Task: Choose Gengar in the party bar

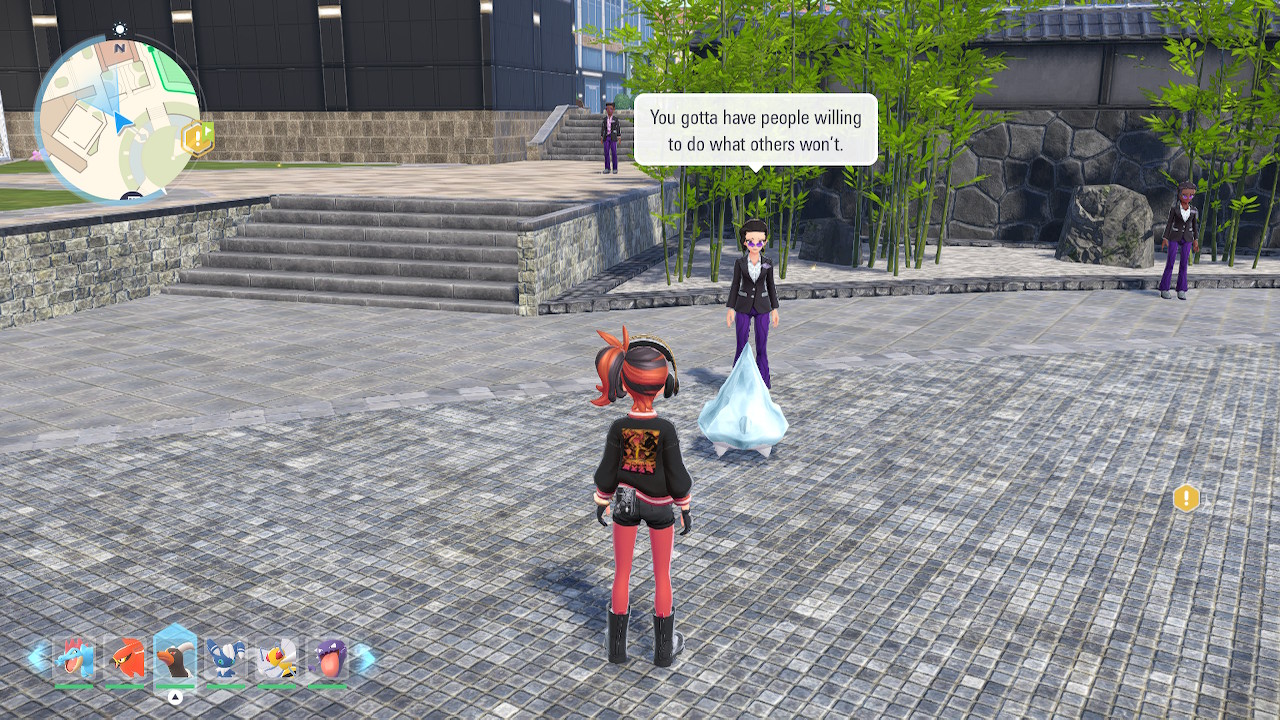Action: coord(327,659)
